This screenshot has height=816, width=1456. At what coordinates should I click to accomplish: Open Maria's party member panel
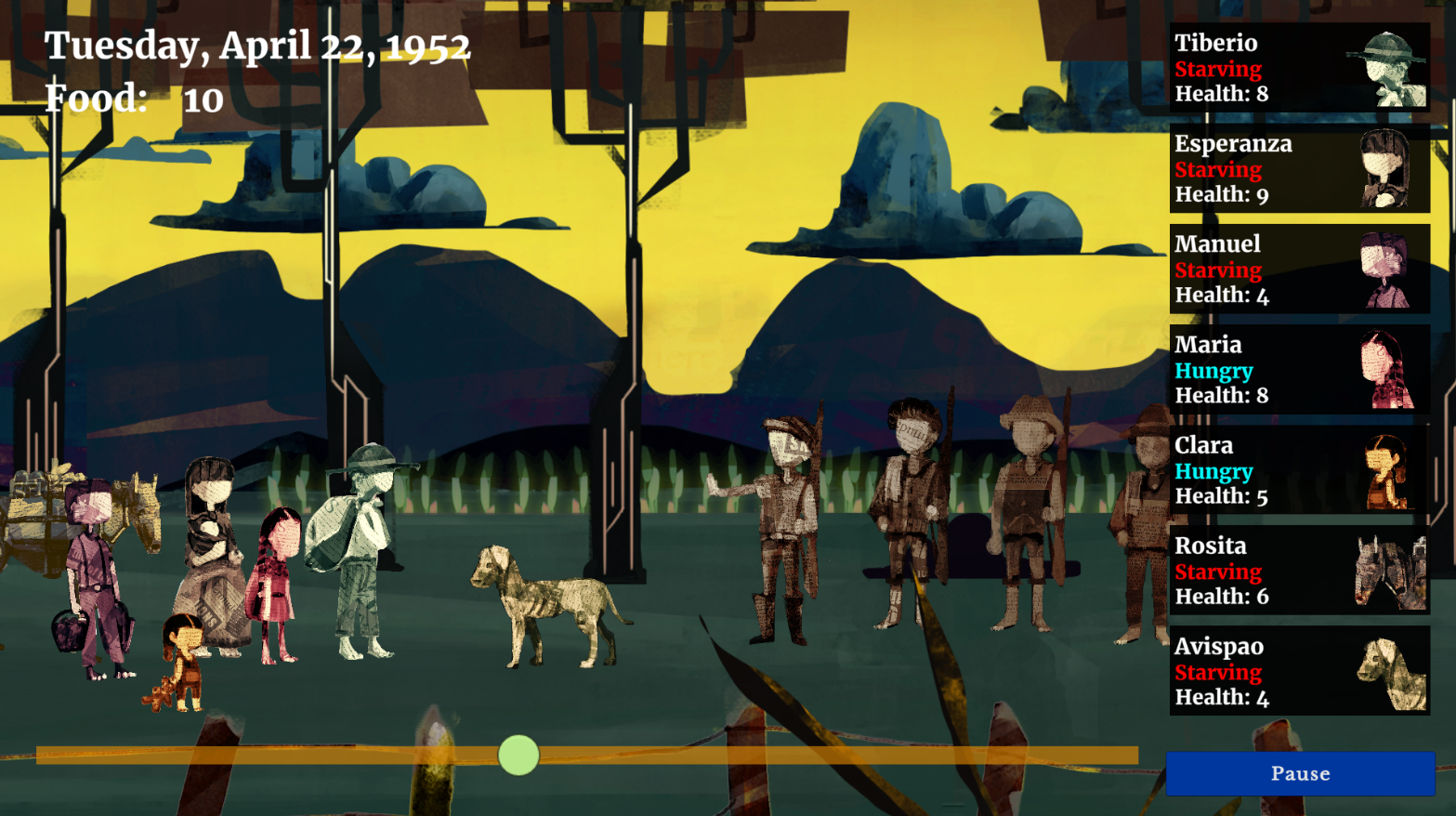click(x=1299, y=369)
